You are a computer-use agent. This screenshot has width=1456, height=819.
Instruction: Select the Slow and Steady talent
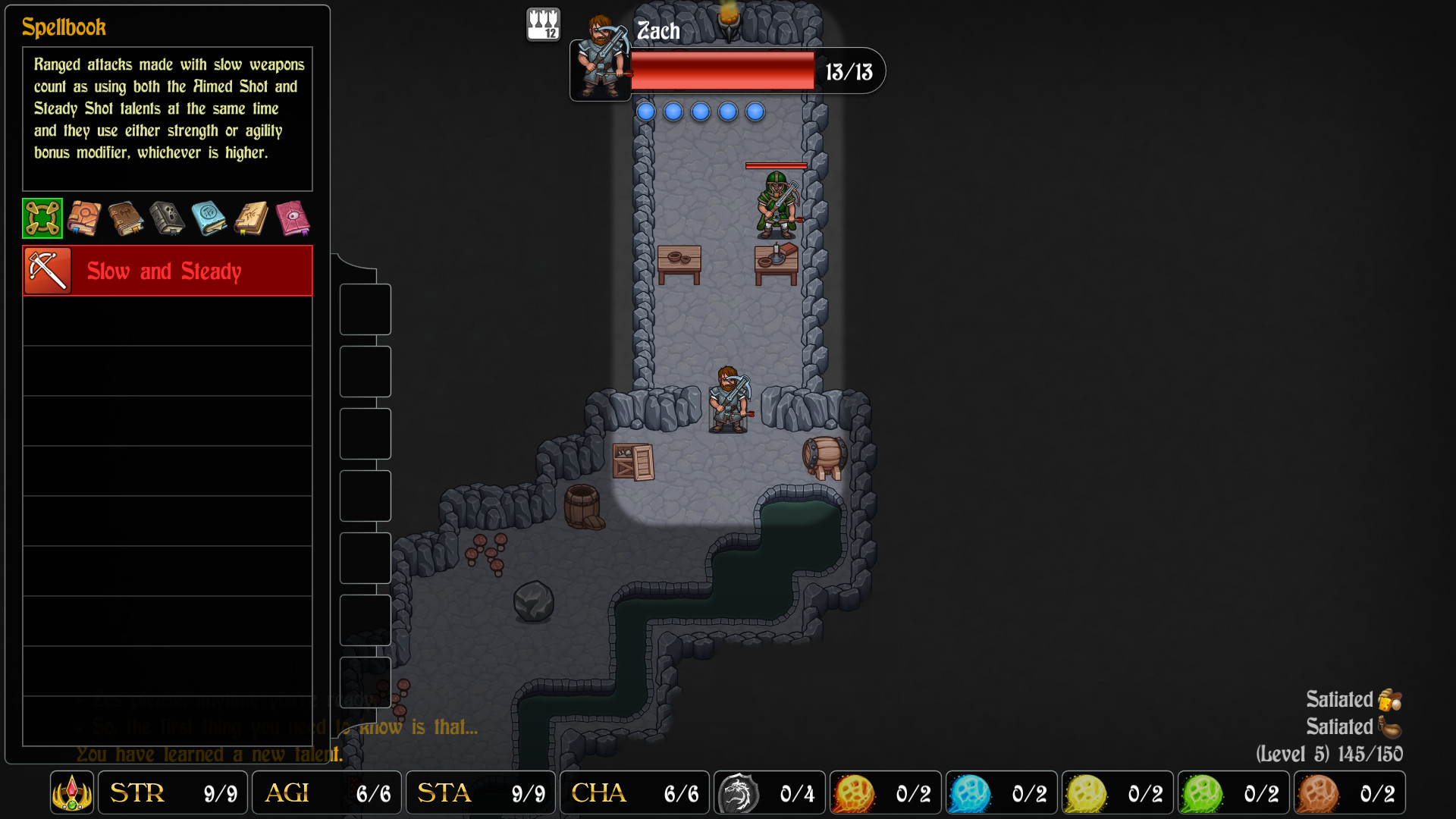(x=168, y=271)
